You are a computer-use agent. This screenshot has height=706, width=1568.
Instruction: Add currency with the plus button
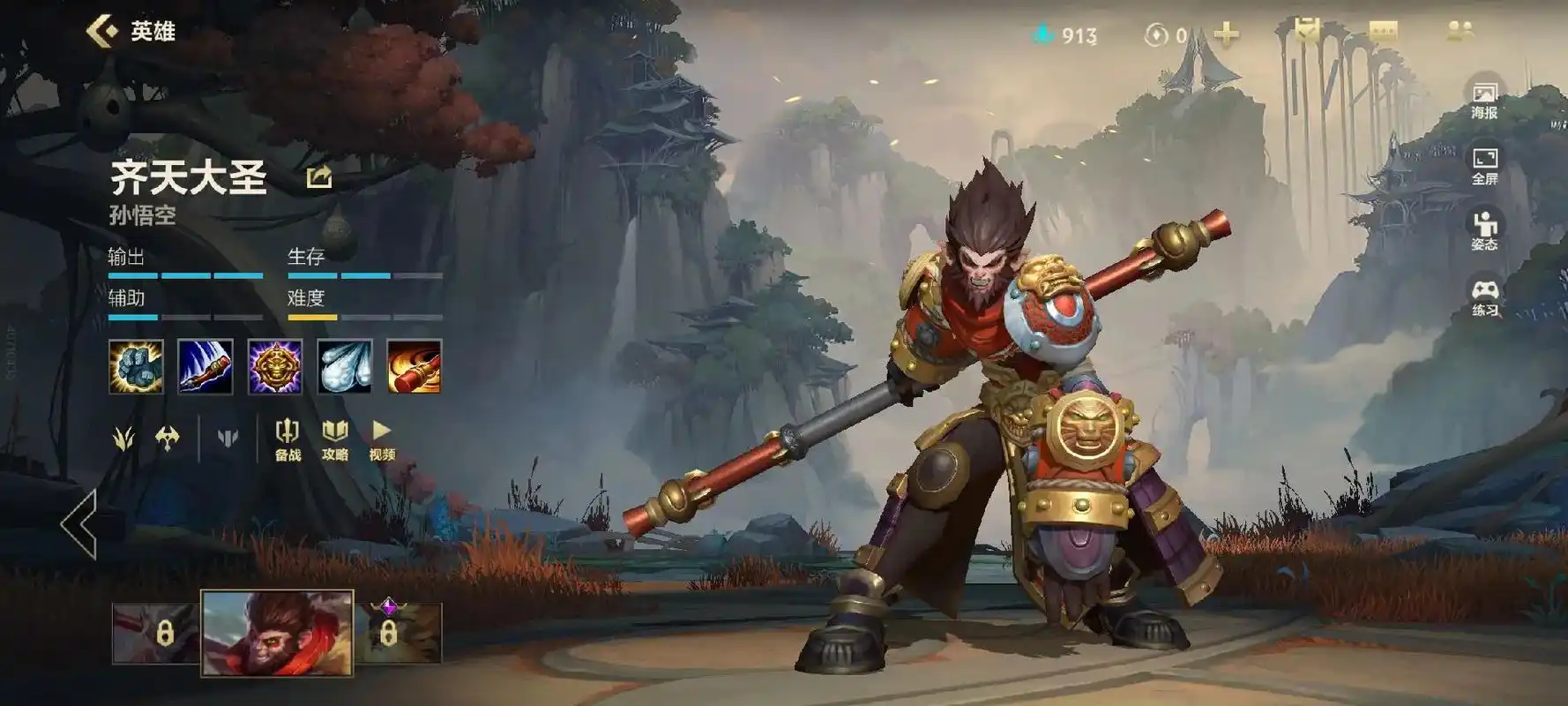(1226, 34)
